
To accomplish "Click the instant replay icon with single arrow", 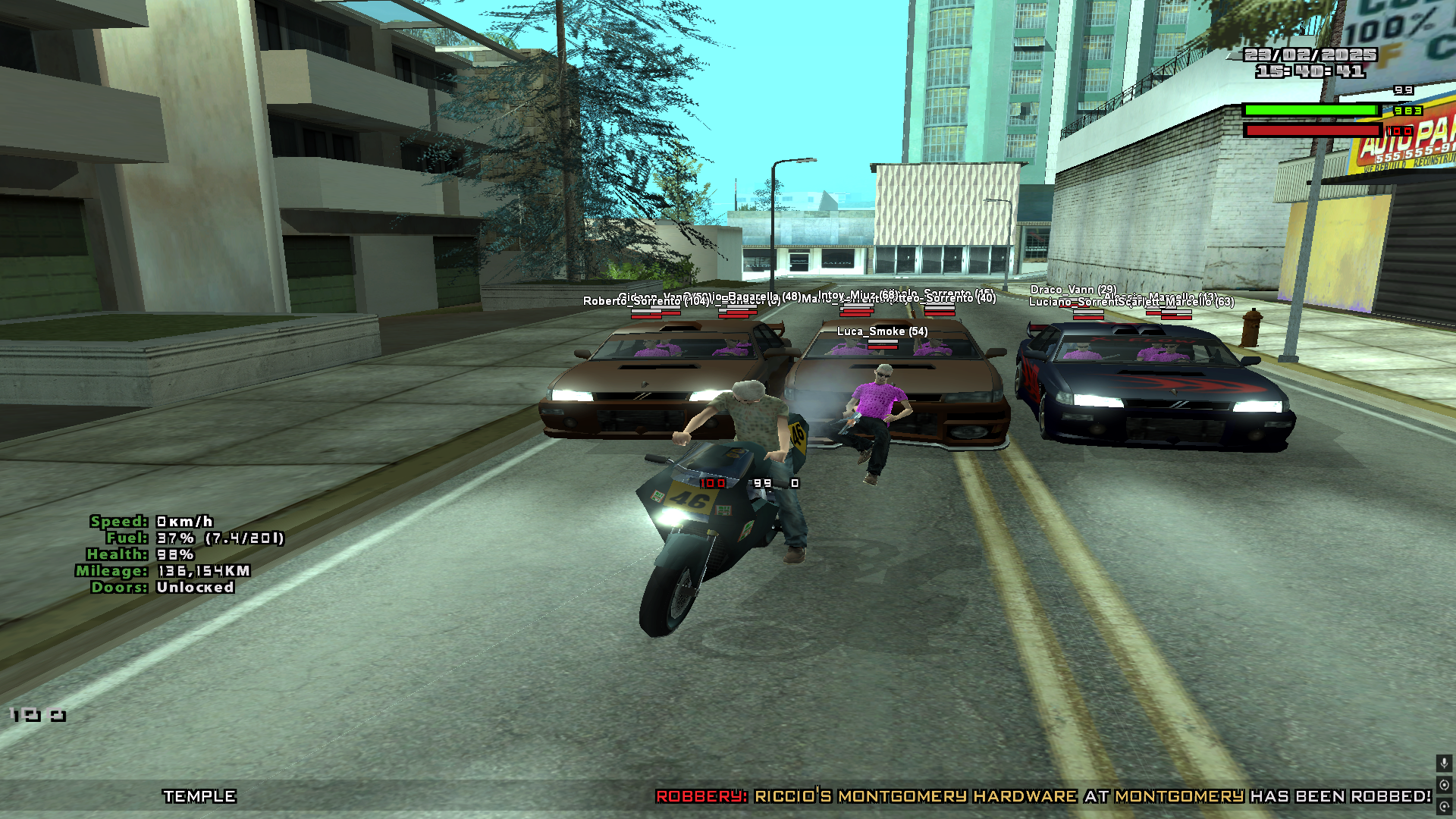I will 1444,807.
